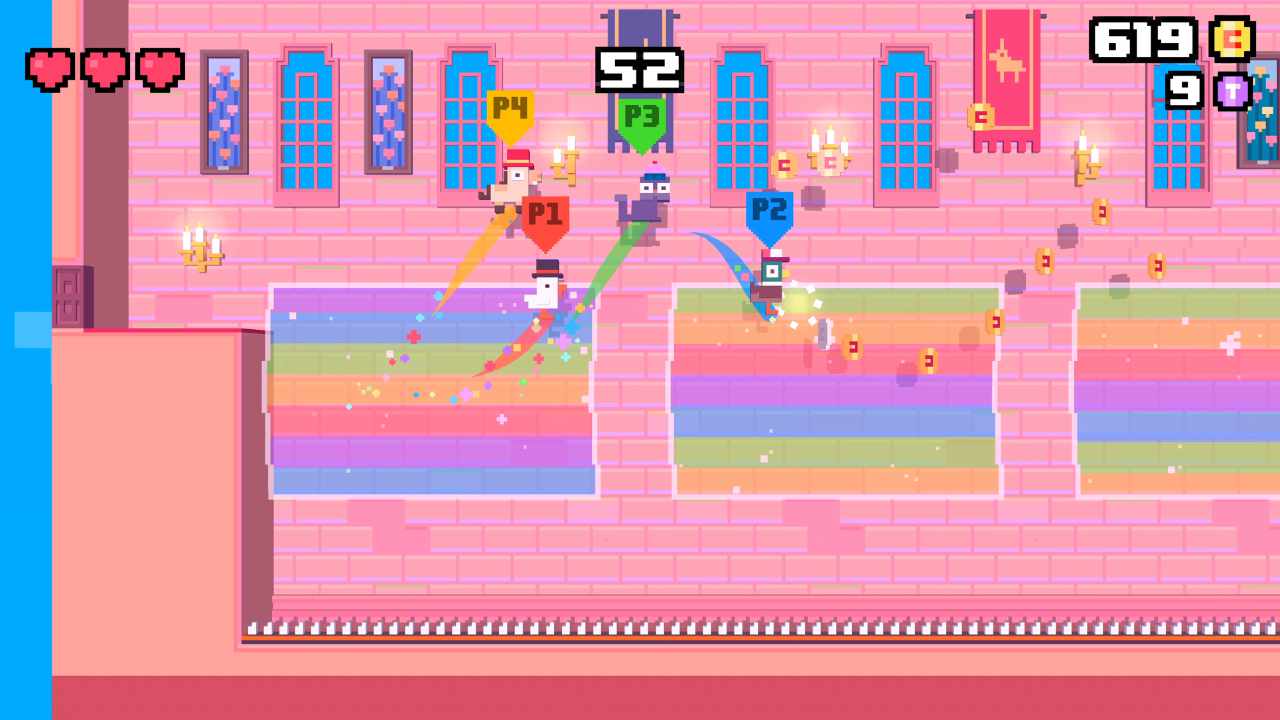Click the middle heart icon
The image size is (1280, 720).
click(x=103, y=70)
